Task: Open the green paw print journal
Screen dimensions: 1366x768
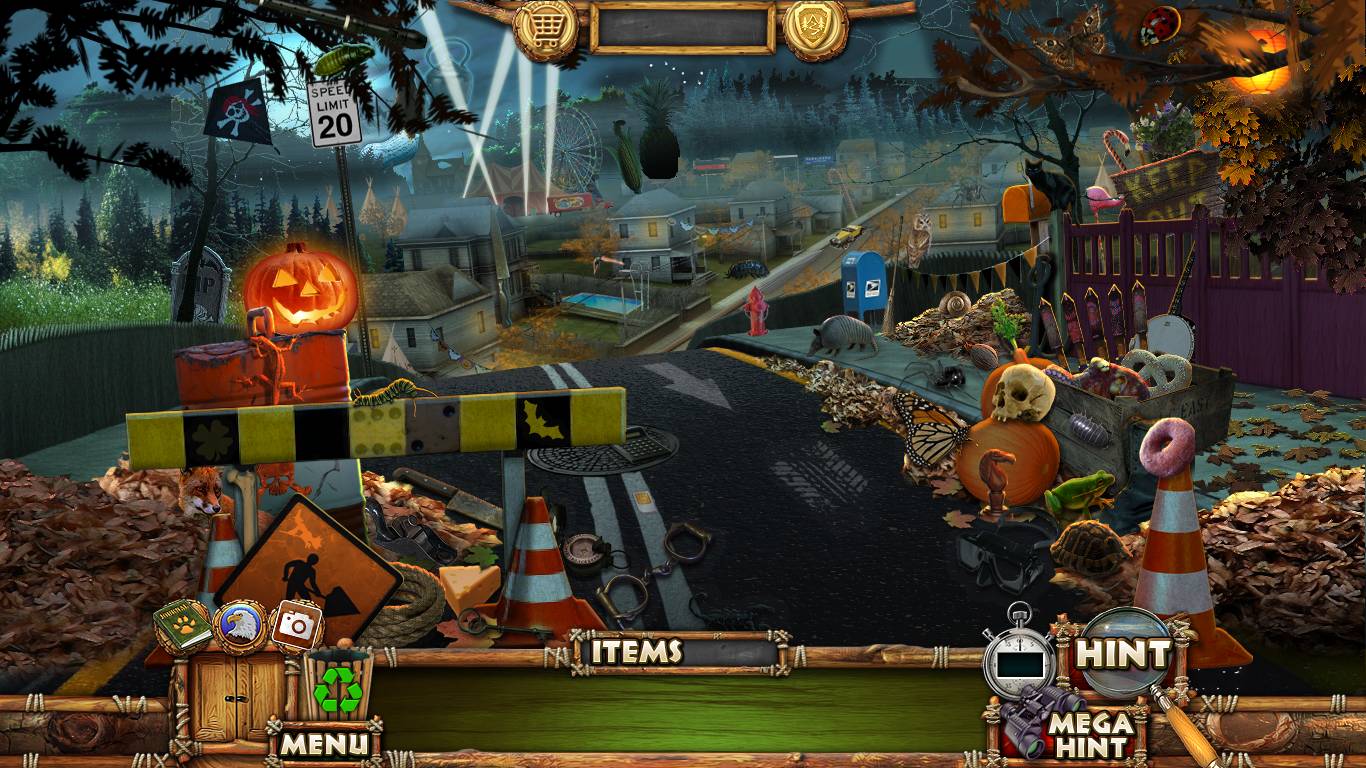Action: (183, 627)
